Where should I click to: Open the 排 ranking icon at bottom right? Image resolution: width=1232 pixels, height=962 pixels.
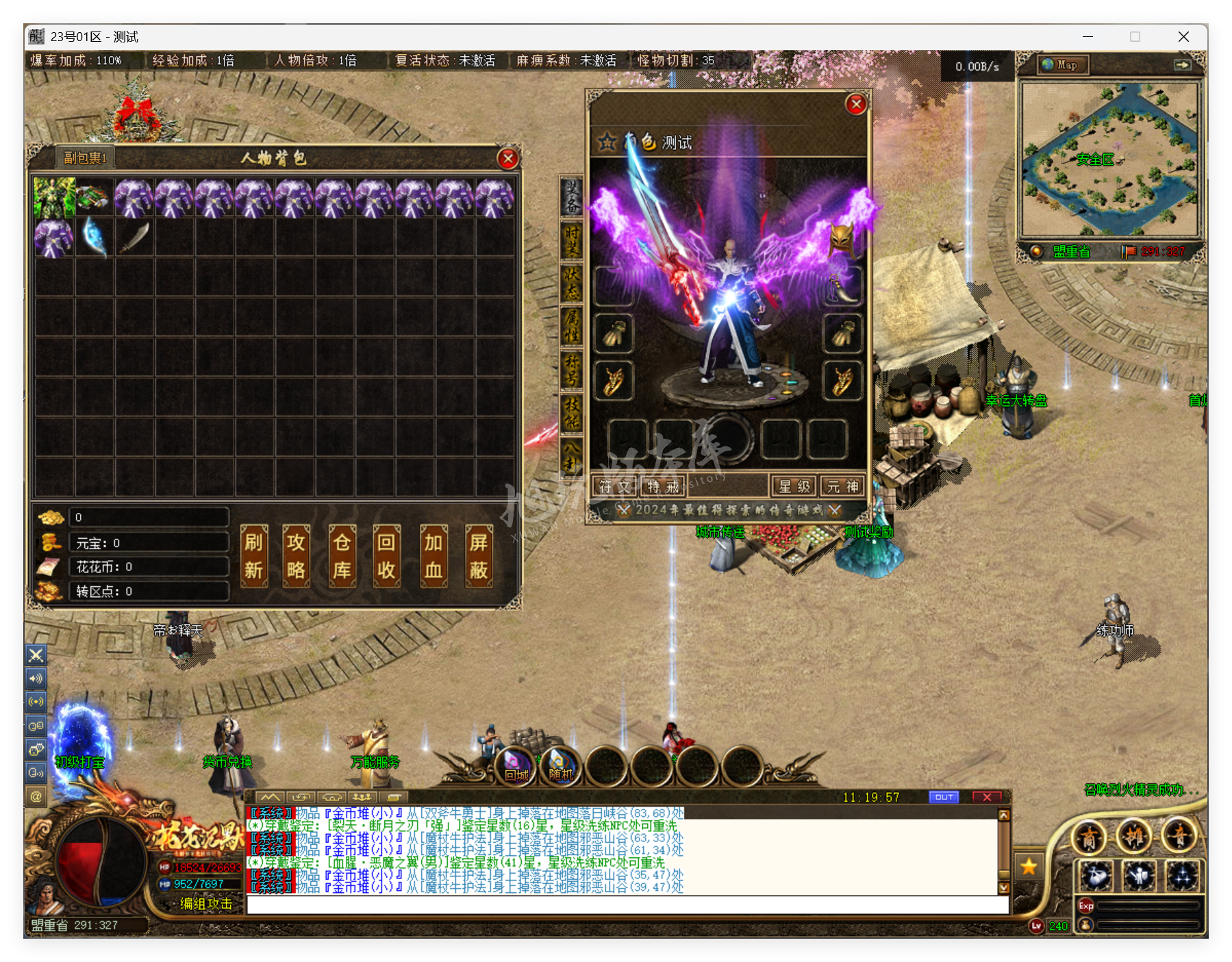(1133, 837)
